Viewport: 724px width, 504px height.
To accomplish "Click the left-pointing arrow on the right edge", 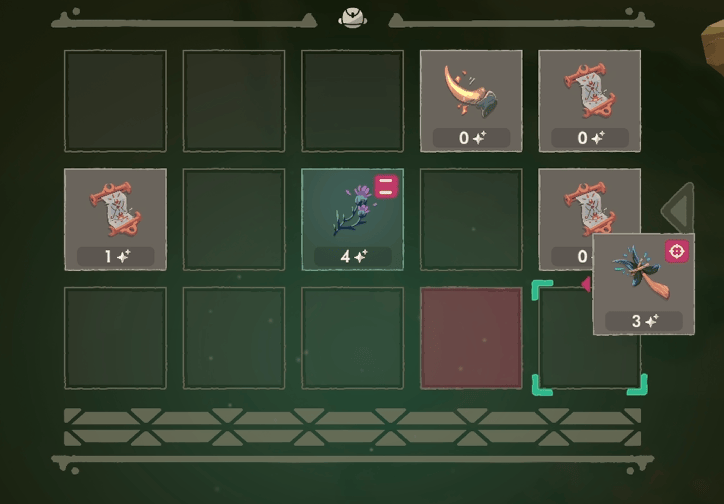I will coord(680,208).
